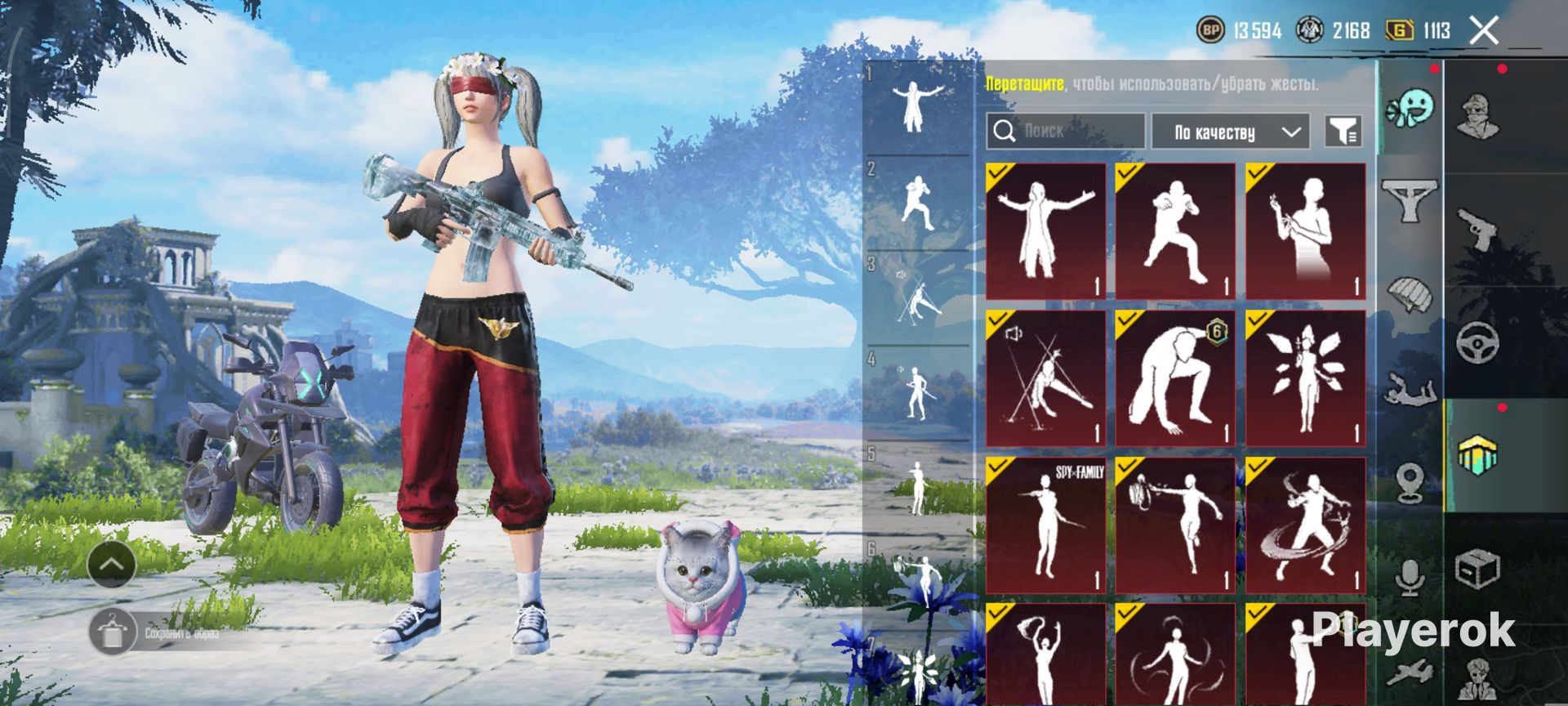Close the inventory with the X button

[1484, 31]
